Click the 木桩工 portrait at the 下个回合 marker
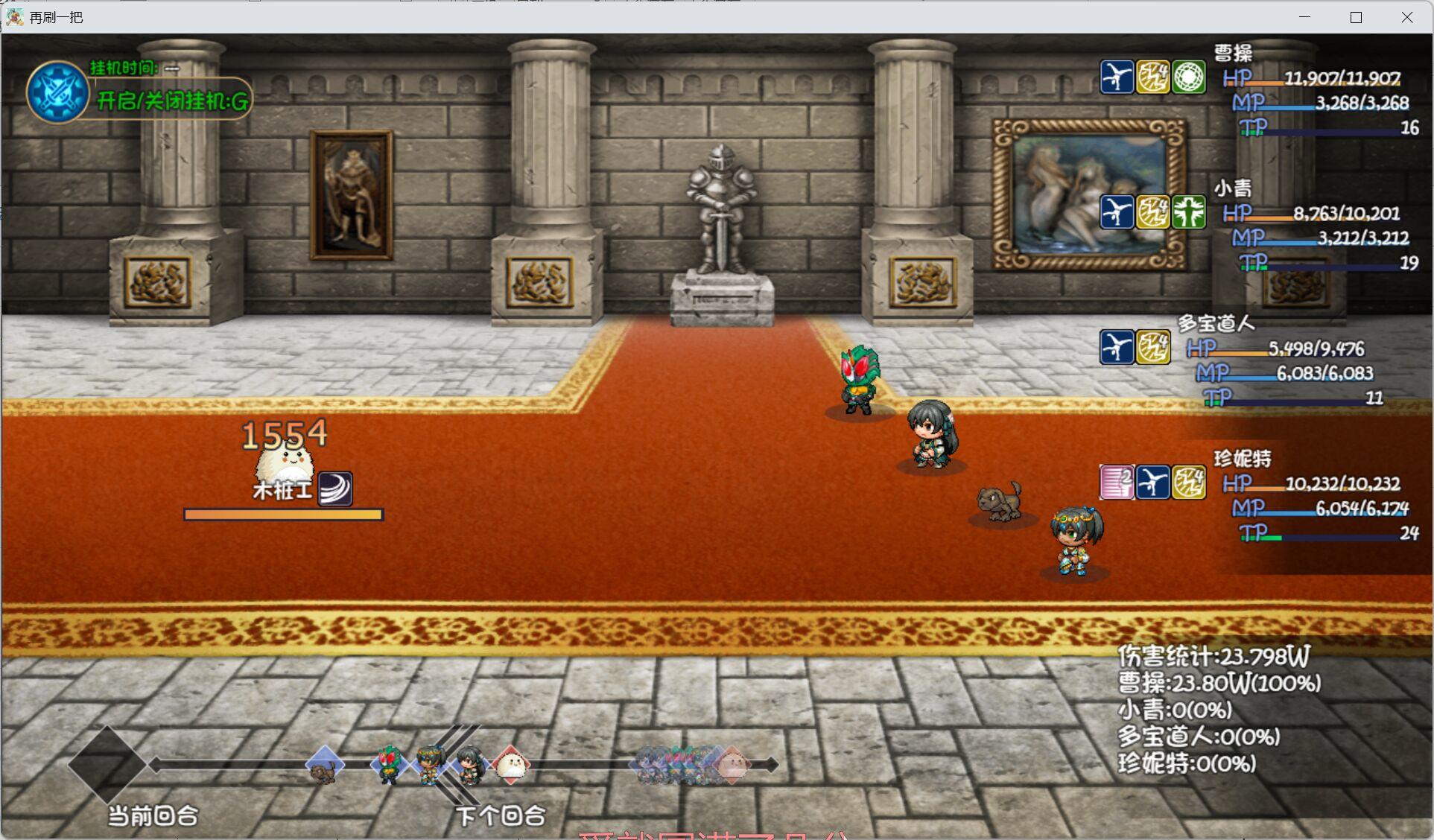The image size is (1434, 840). (x=513, y=766)
